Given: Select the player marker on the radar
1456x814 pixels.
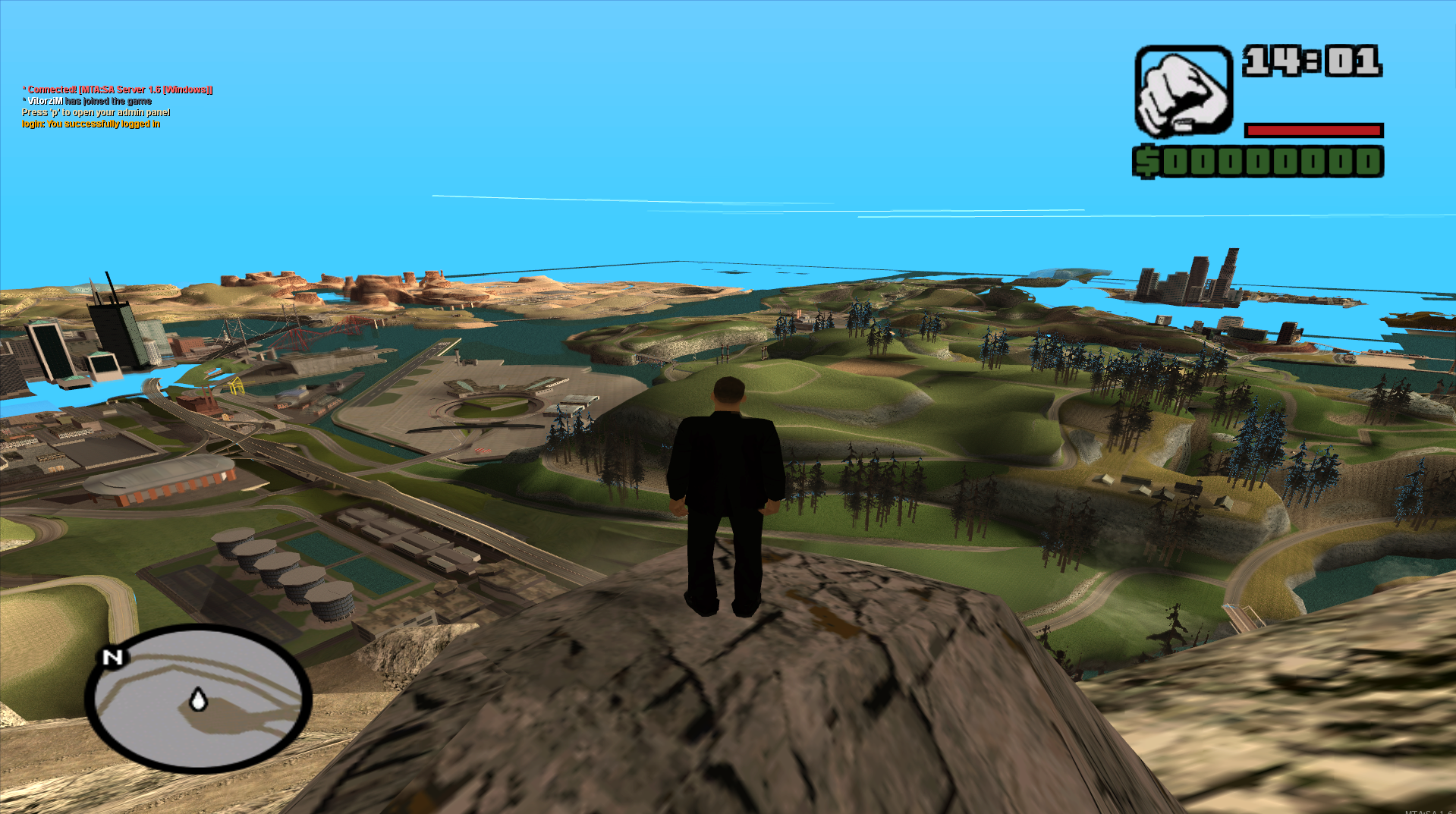Looking at the screenshot, I should point(198,699).
